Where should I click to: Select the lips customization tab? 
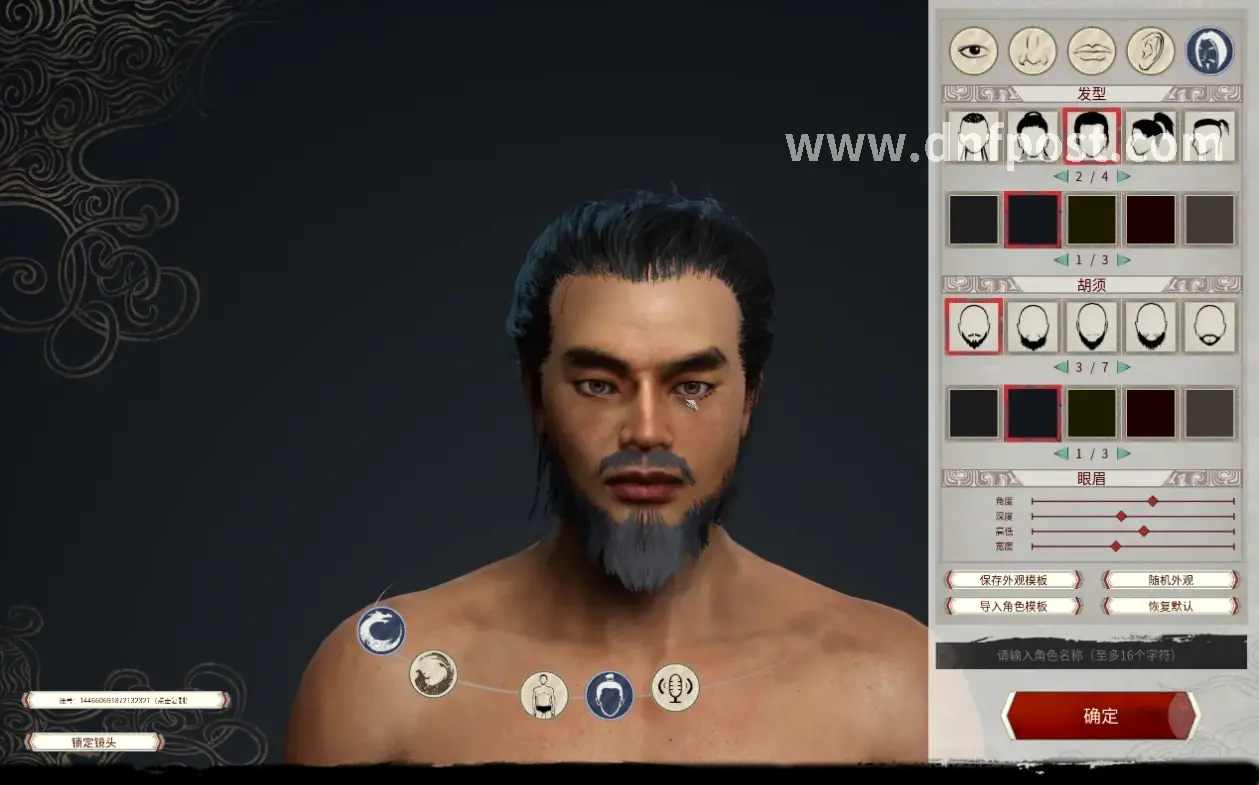pyautogui.click(x=1091, y=51)
